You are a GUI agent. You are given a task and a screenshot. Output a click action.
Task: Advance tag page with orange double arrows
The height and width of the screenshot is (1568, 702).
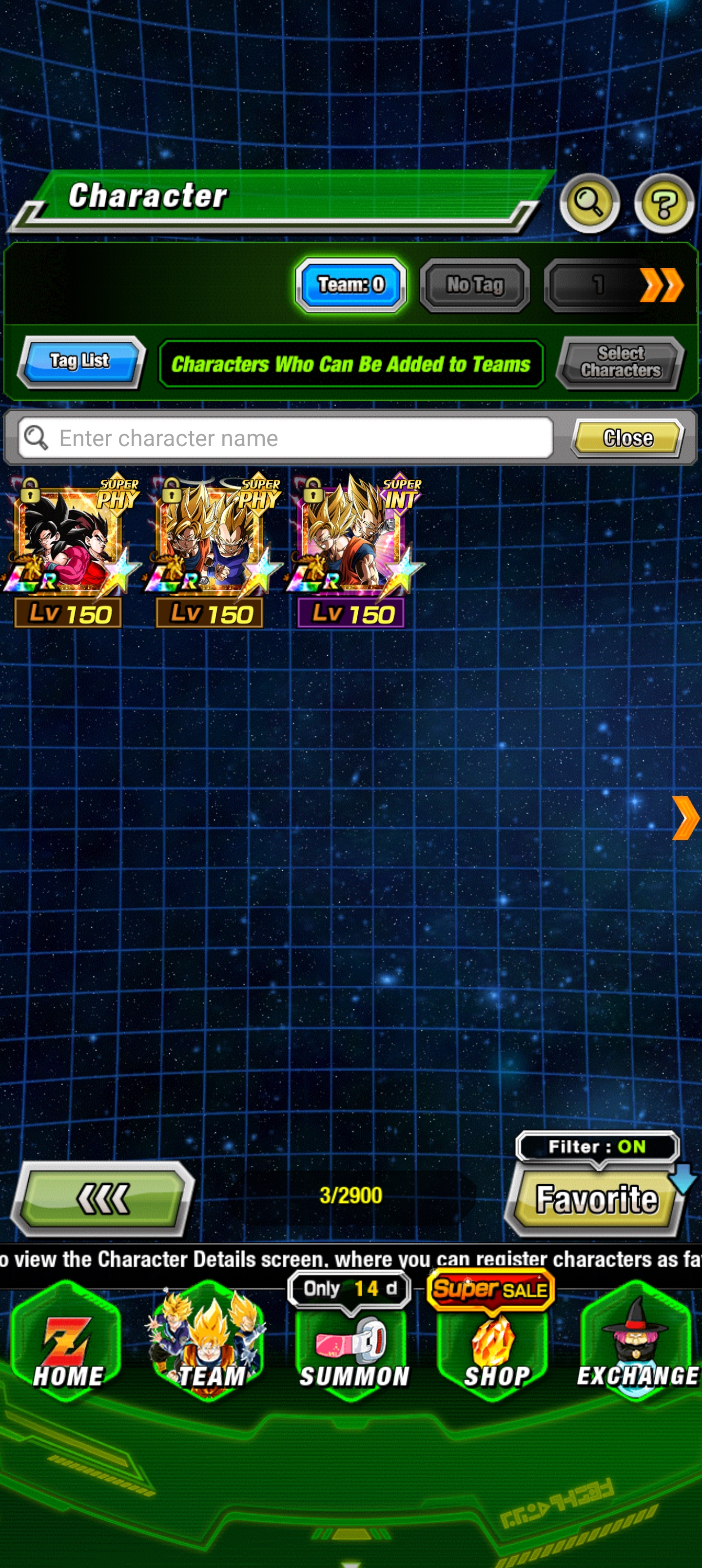click(x=661, y=285)
